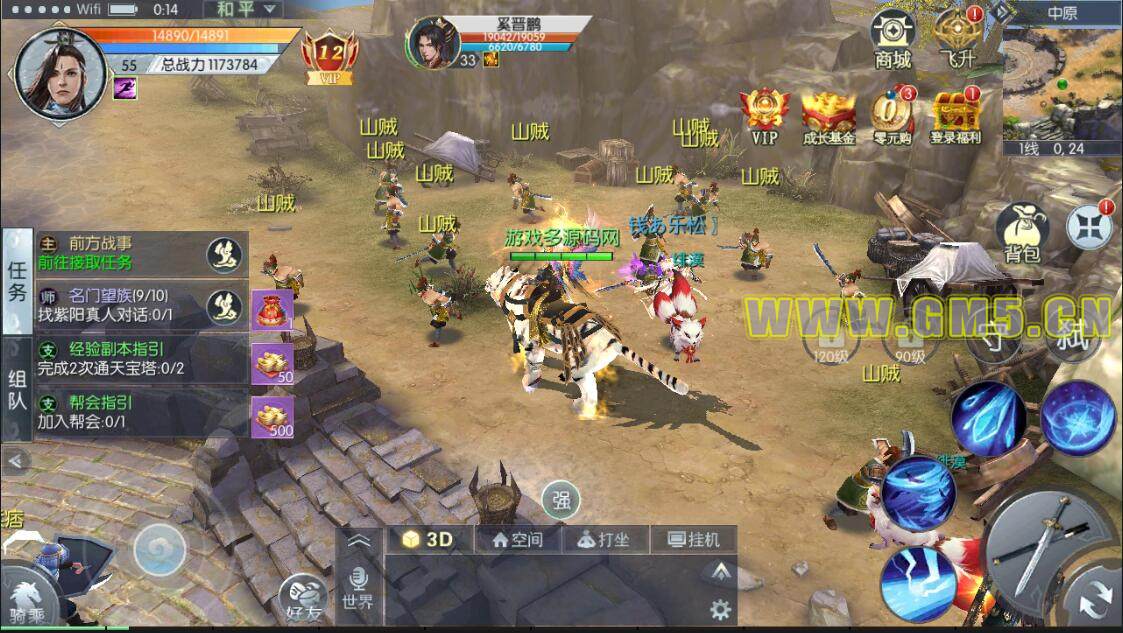This screenshot has width=1123, height=633.
Task: Start 打坐 meditation
Action: pyautogui.click(x=603, y=540)
